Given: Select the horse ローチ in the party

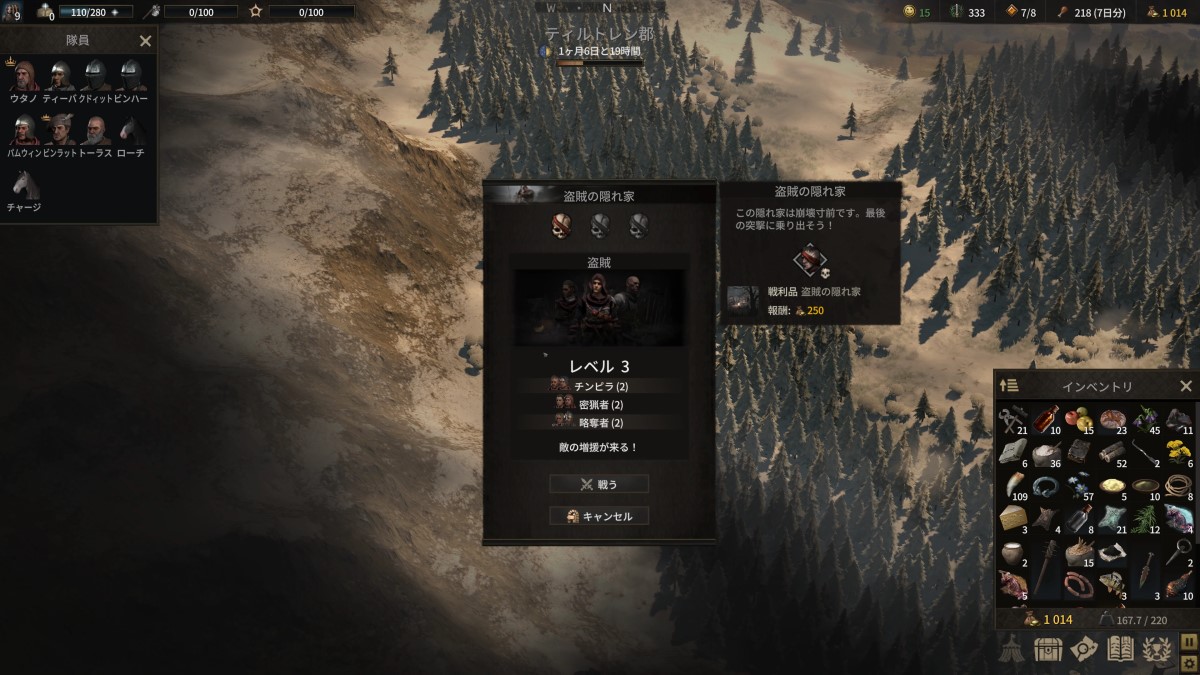Looking at the screenshot, I should [x=132, y=131].
